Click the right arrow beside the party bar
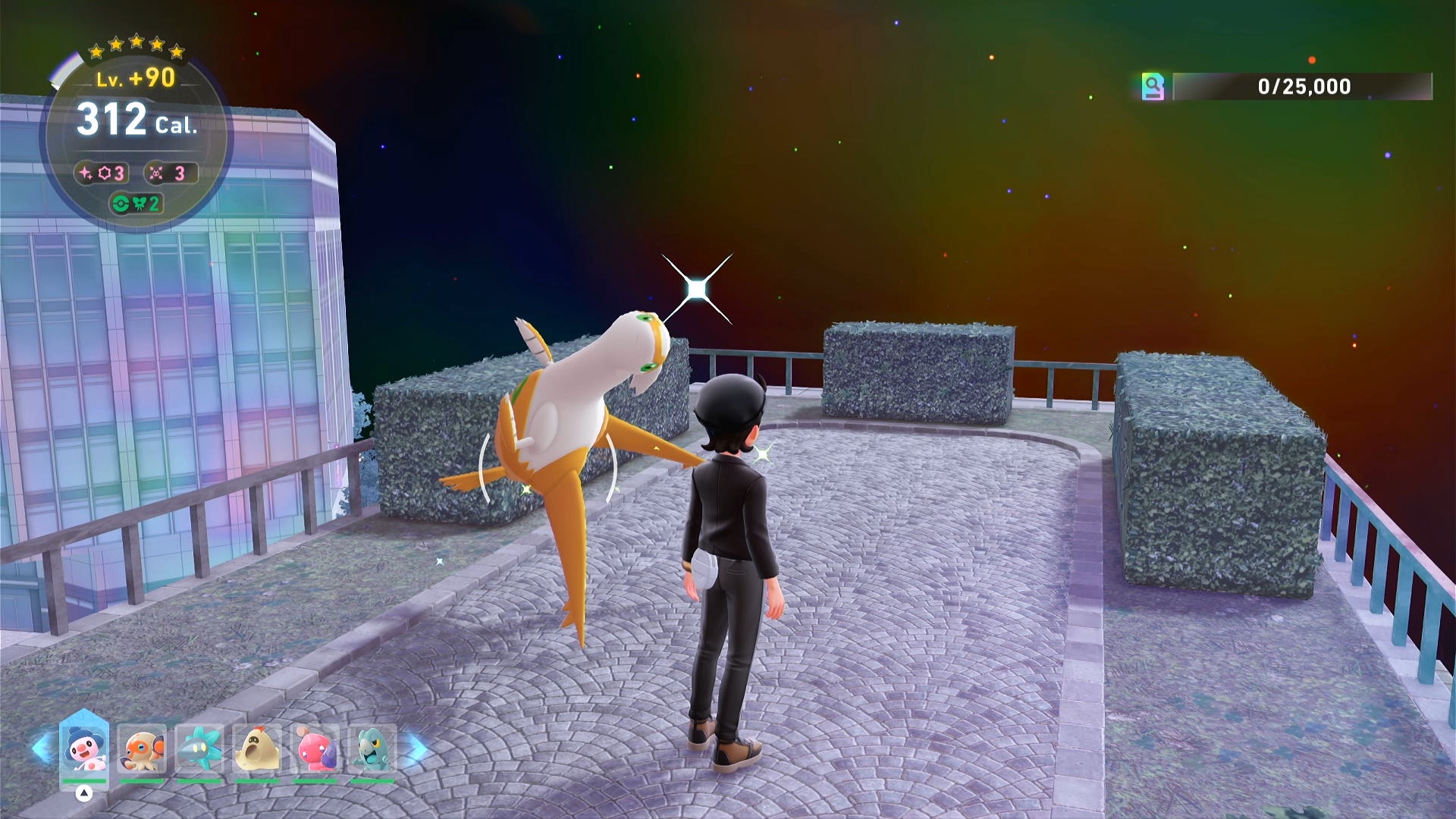The width and height of the screenshot is (1456, 819). 416,749
